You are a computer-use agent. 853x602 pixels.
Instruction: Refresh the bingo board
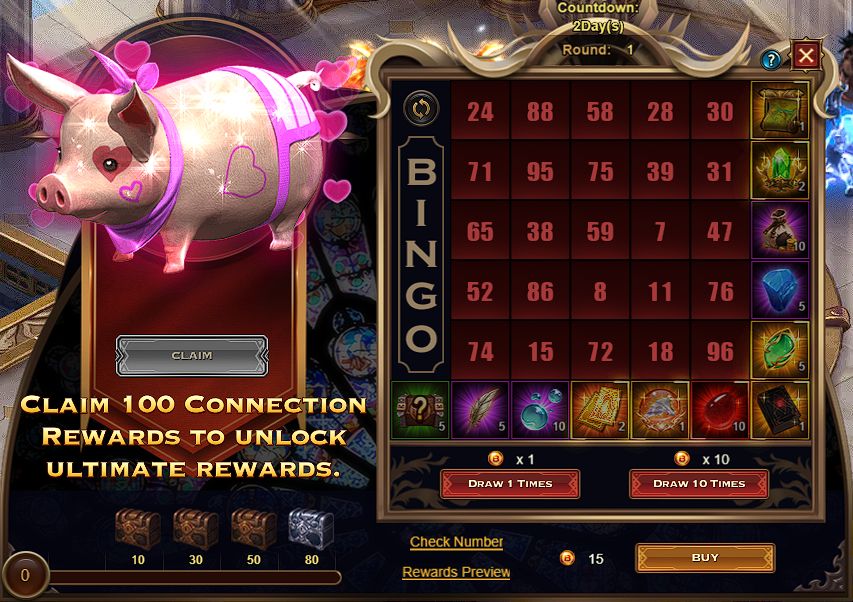(x=418, y=107)
